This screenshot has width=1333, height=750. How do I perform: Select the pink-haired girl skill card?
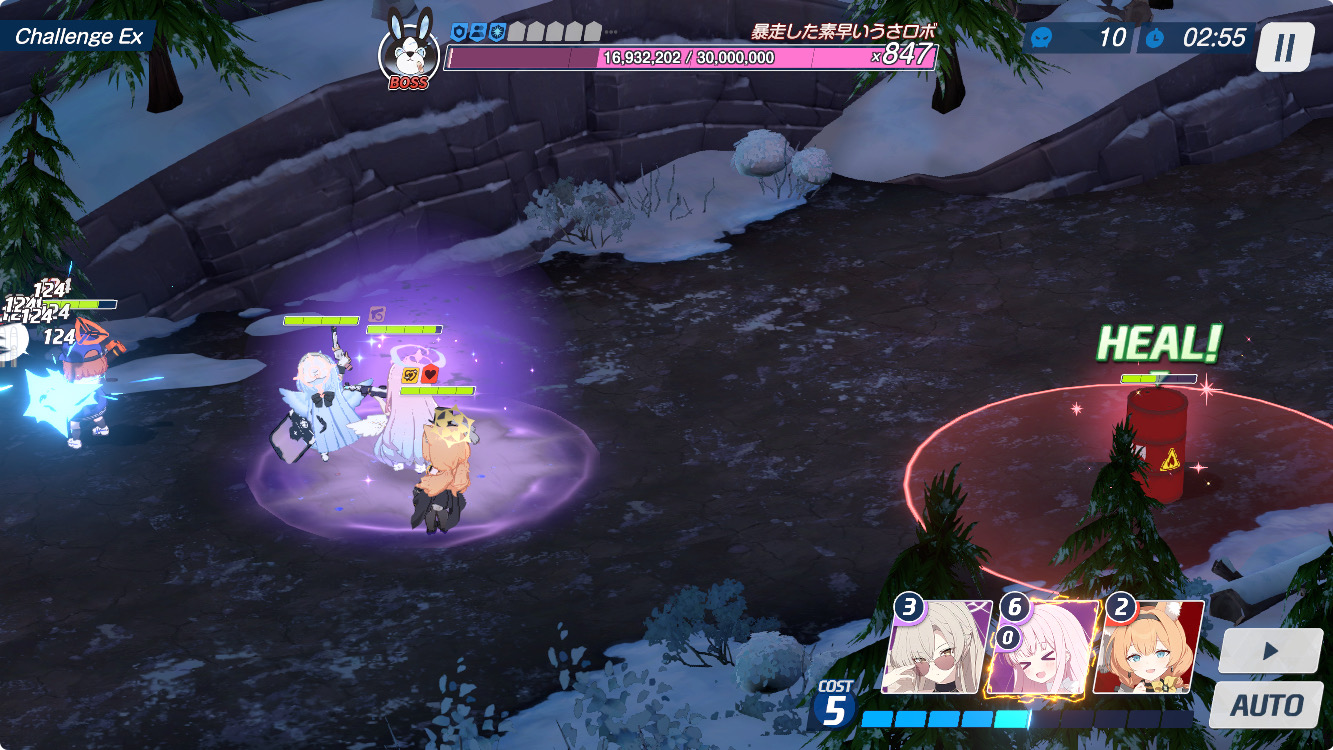pyautogui.click(x=1039, y=648)
